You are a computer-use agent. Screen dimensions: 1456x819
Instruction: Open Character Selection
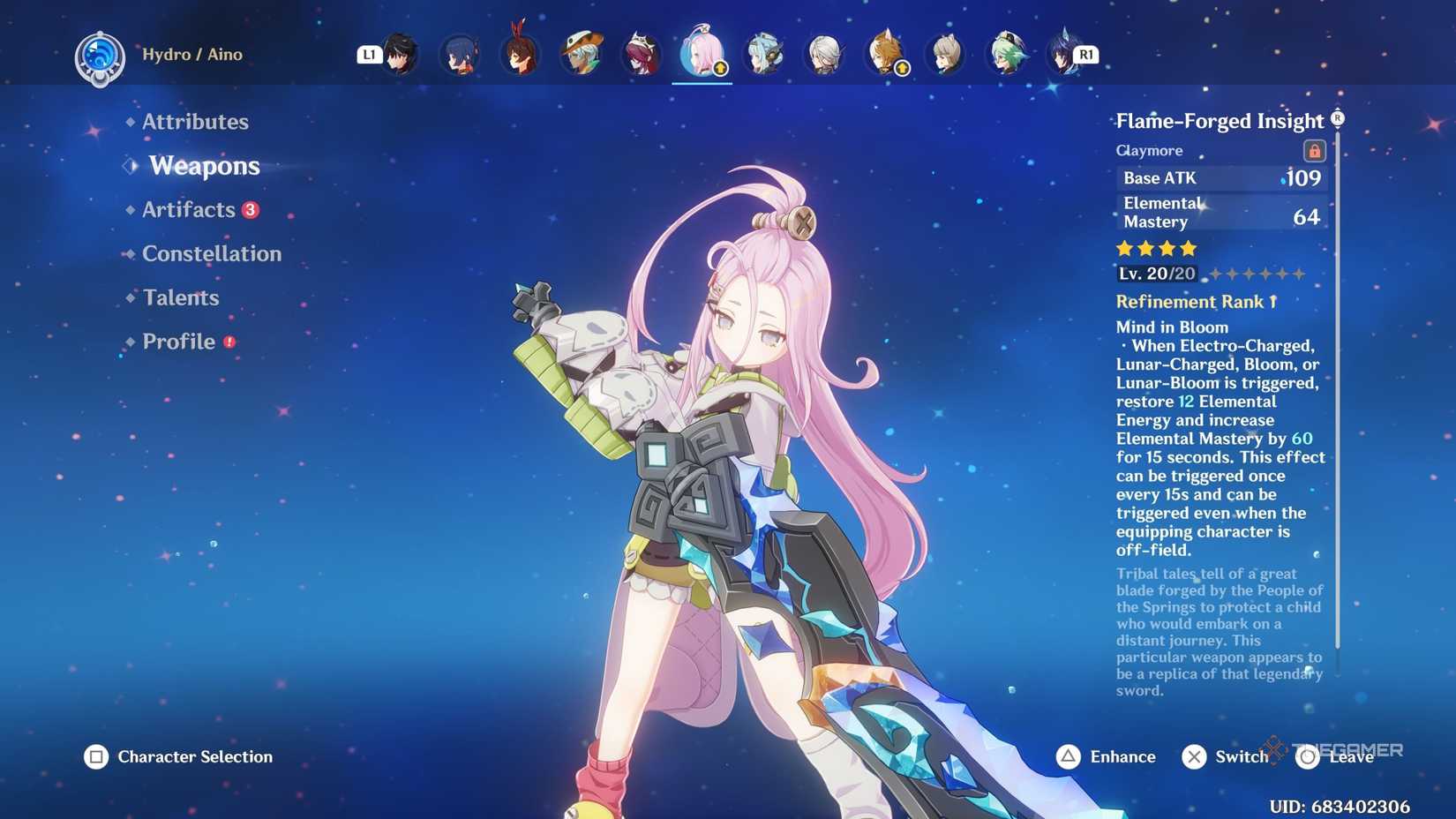click(x=178, y=756)
